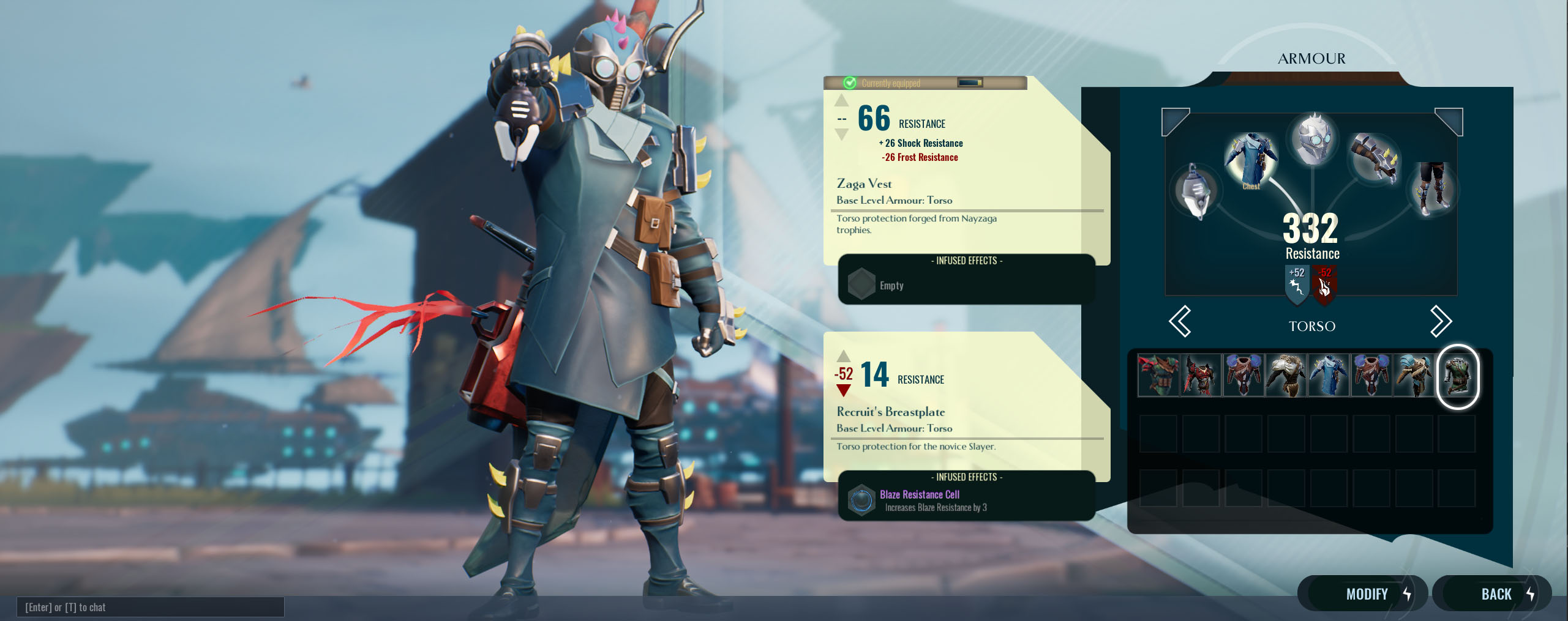Advance to the next armour category arrow
Image resolution: width=1568 pixels, height=621 pixels.
pos(1441,321)
